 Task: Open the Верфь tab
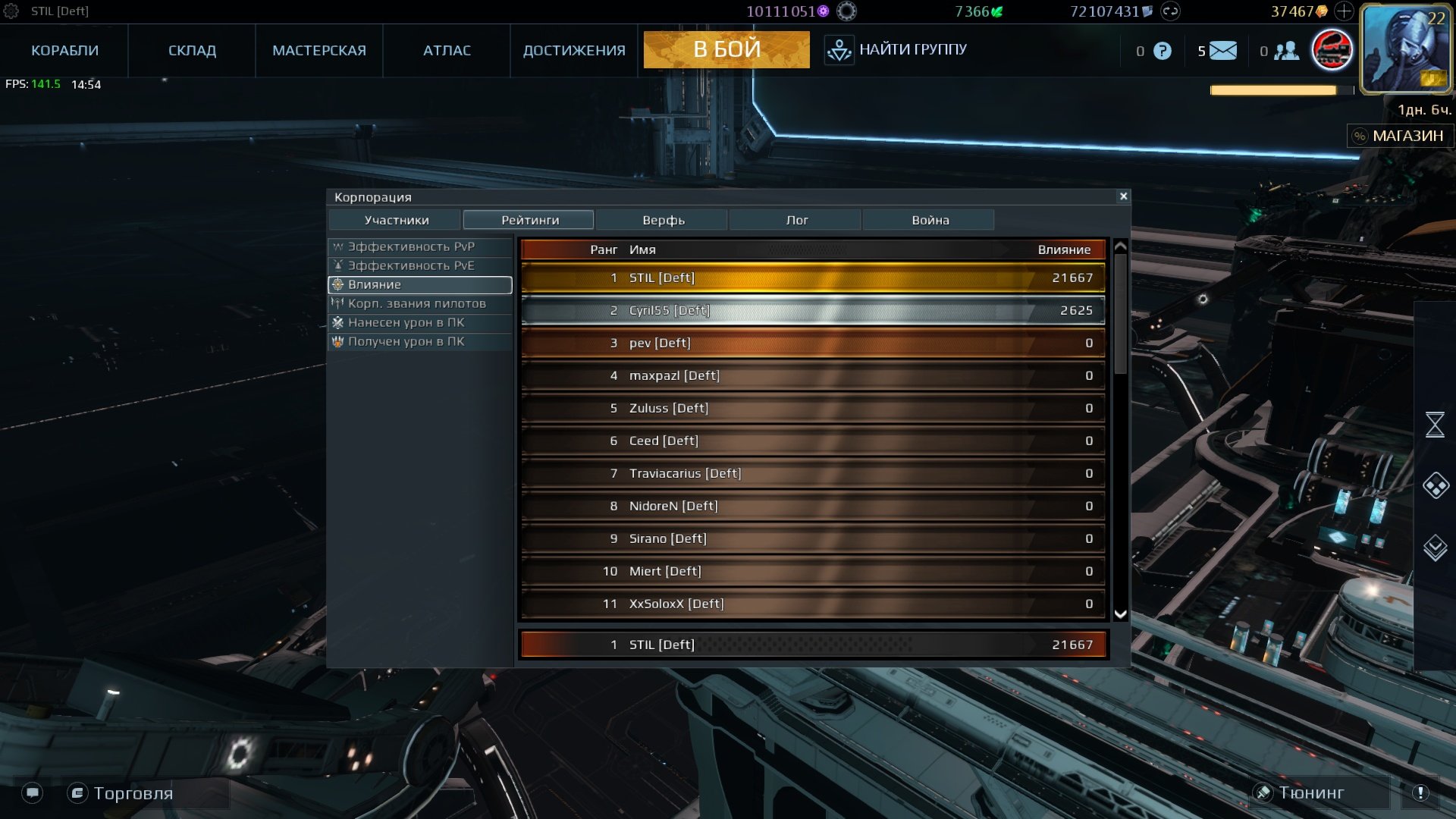coord(663,220)
